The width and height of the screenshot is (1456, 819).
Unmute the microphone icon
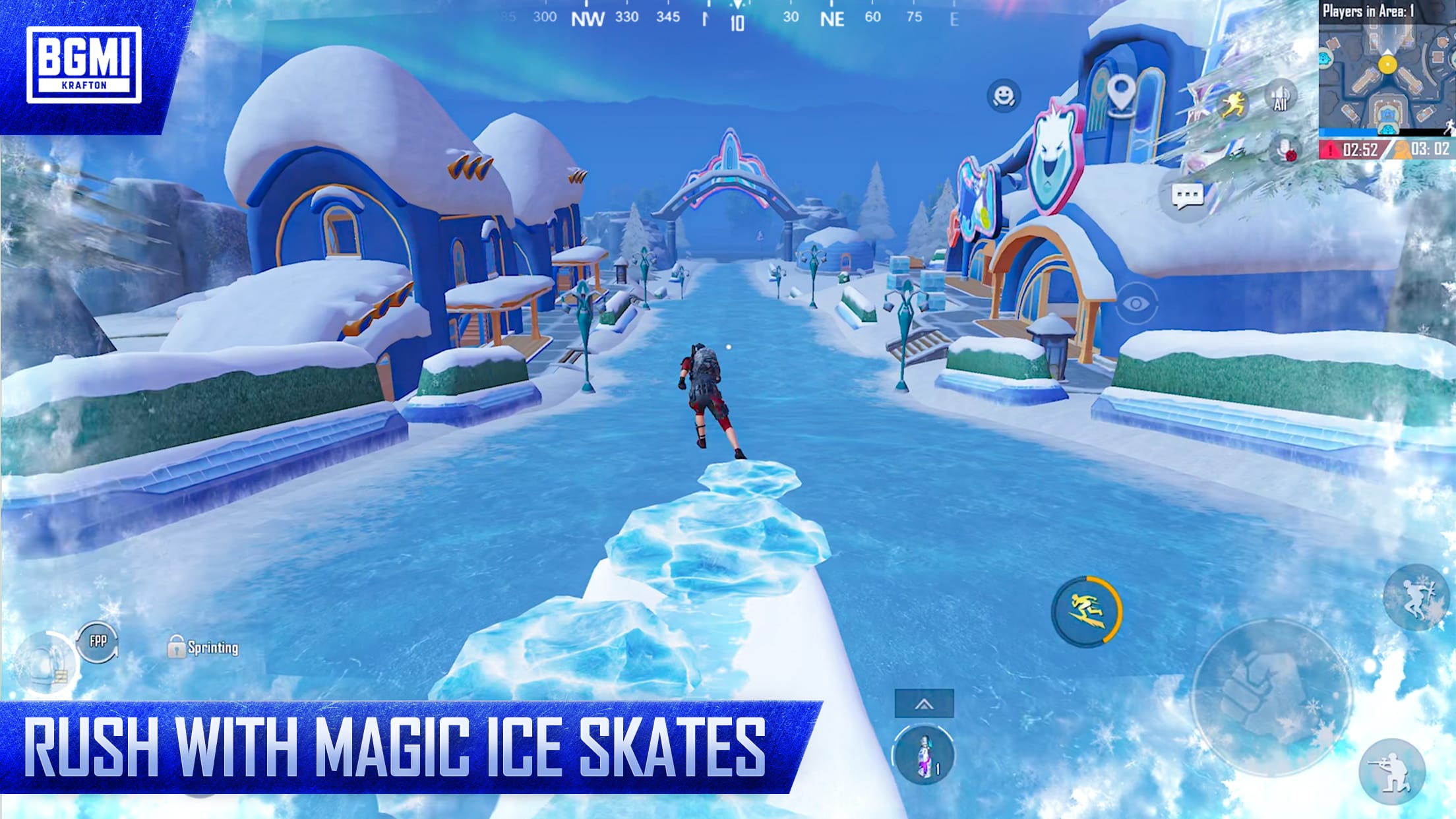tap(1284, 150)
